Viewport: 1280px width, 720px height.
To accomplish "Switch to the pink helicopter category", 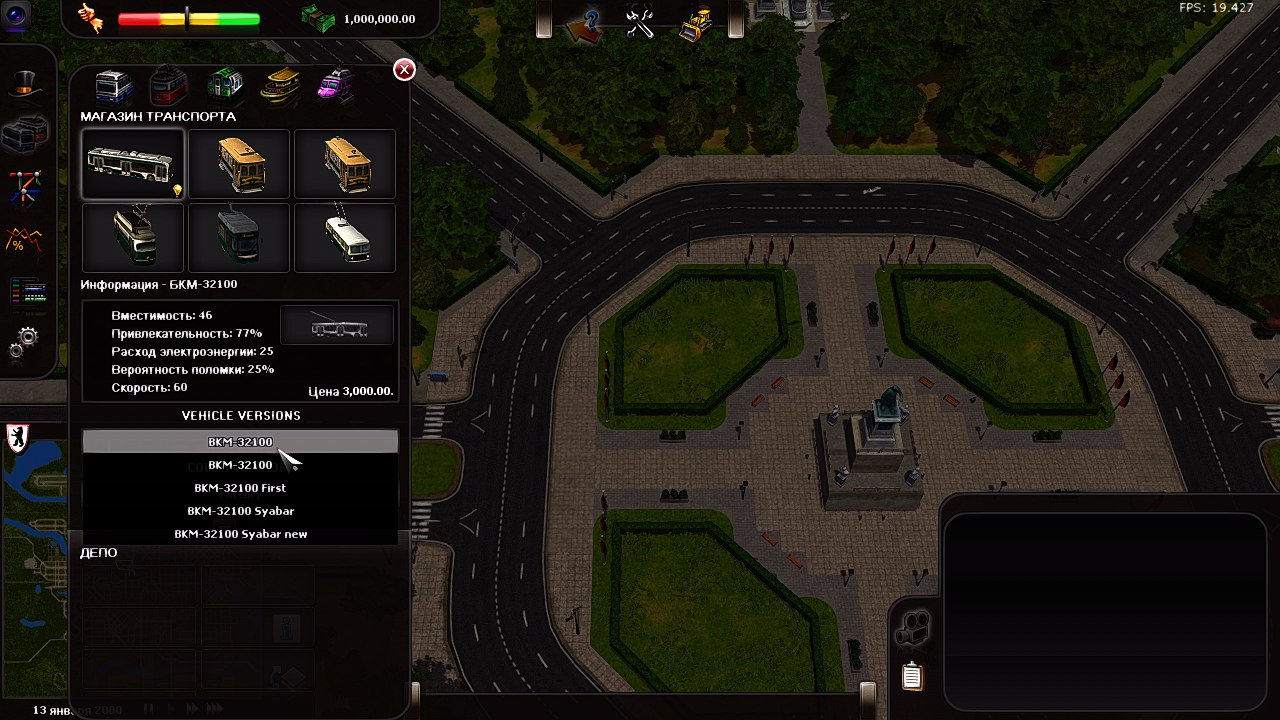I will click(x=335, y=85).
